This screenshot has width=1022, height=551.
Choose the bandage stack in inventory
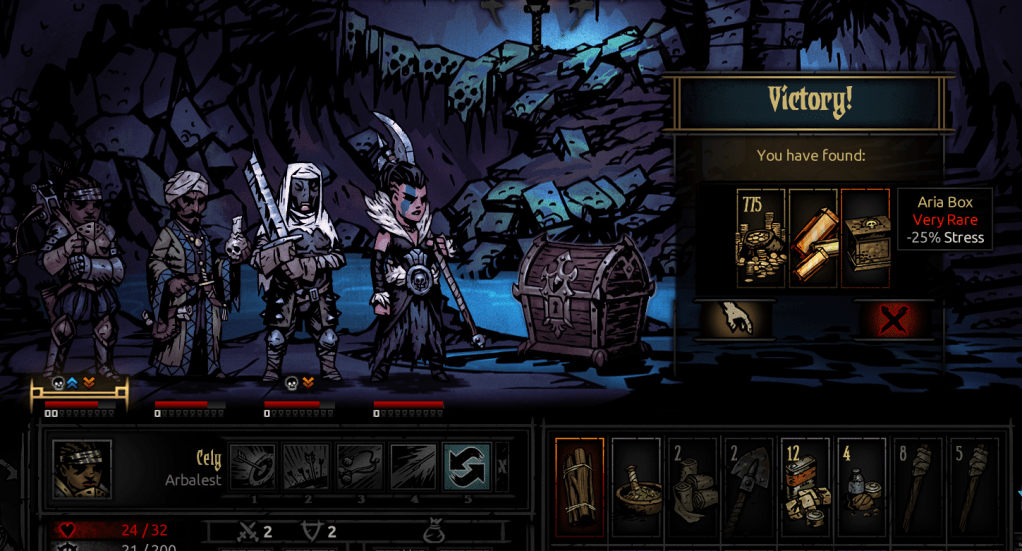pyautogui.click(x=692, y=485)
